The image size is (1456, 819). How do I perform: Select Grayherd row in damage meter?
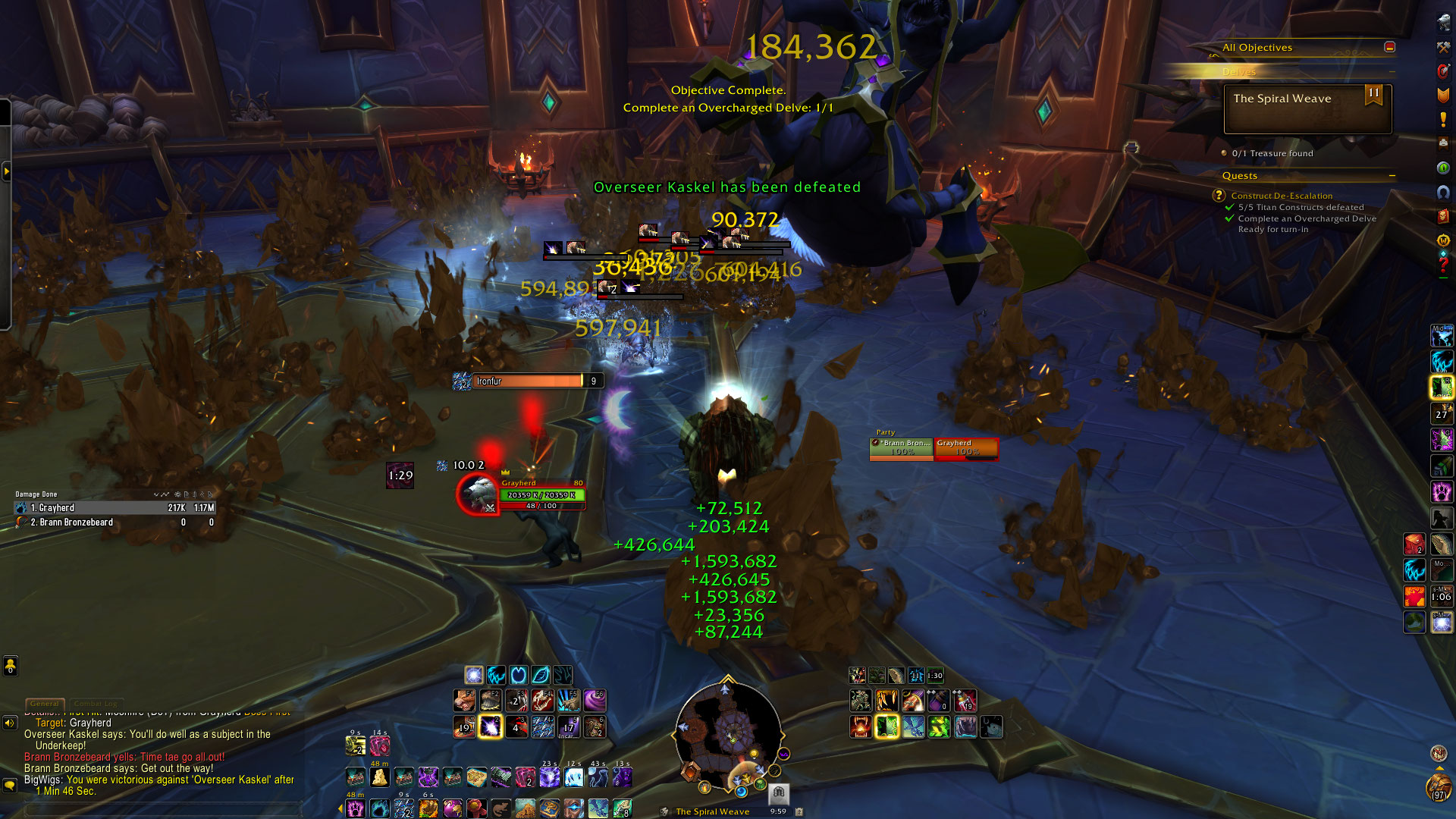coord(115,508)
